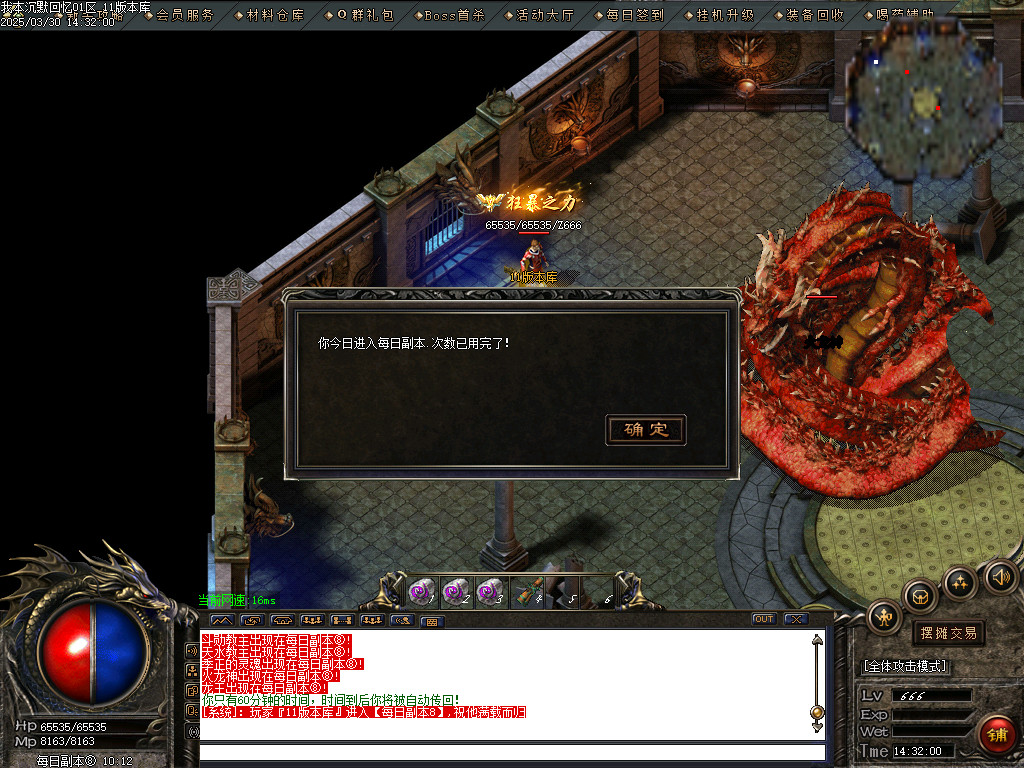The height and width of the screenshot is (768, 1024).
Task: Click the OUT button above chat
Action: coord(764,619)
